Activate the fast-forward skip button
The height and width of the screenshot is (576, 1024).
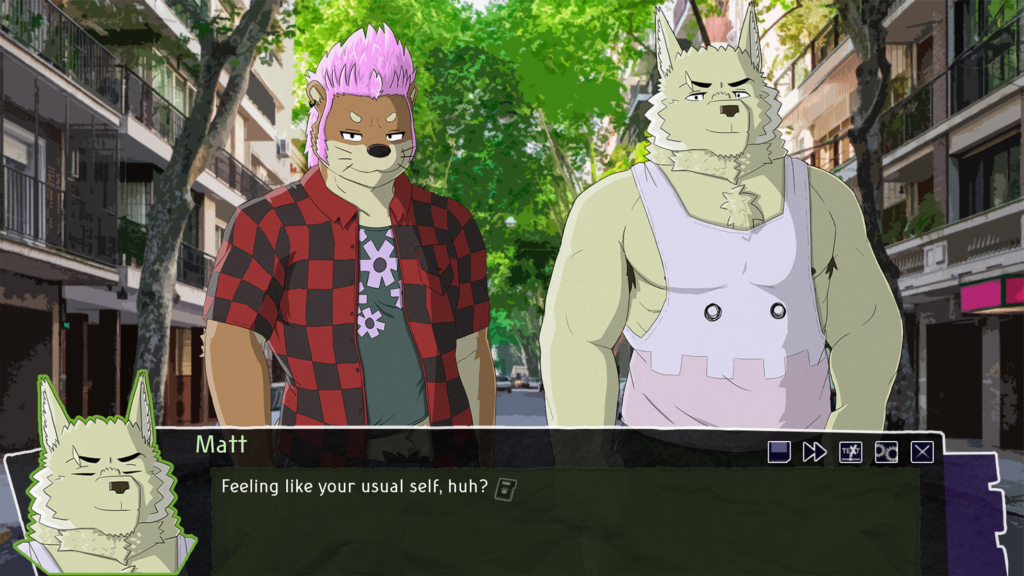[x=814, y=452]
